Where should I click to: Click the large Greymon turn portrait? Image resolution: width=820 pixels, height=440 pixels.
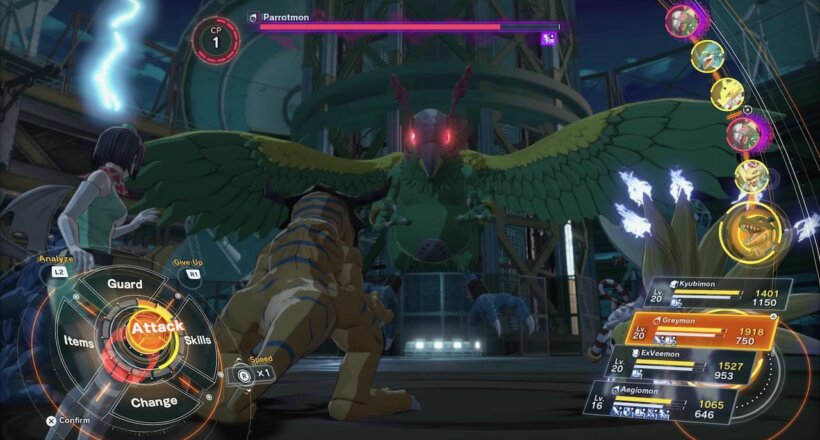(748, 233)
